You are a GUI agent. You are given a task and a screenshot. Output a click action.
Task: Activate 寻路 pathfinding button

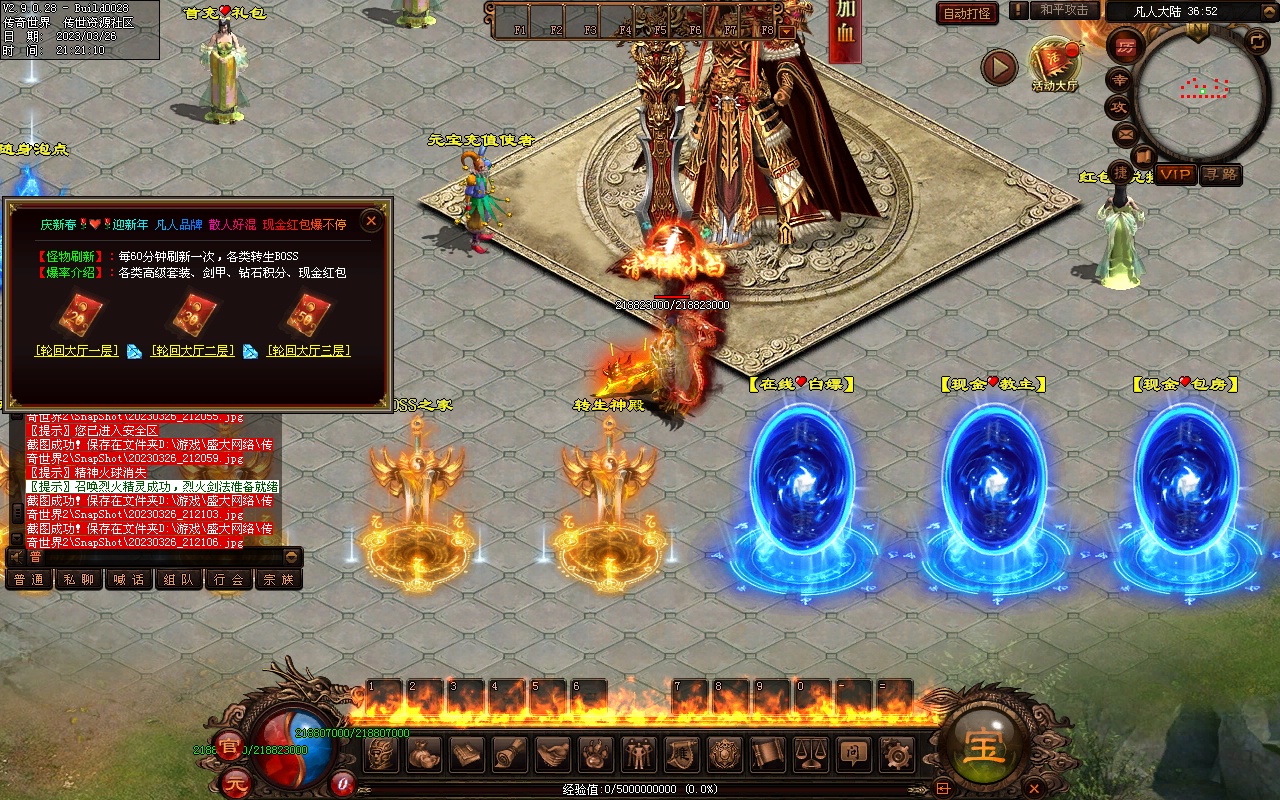pyautogui.click(x=1221, y=174)
